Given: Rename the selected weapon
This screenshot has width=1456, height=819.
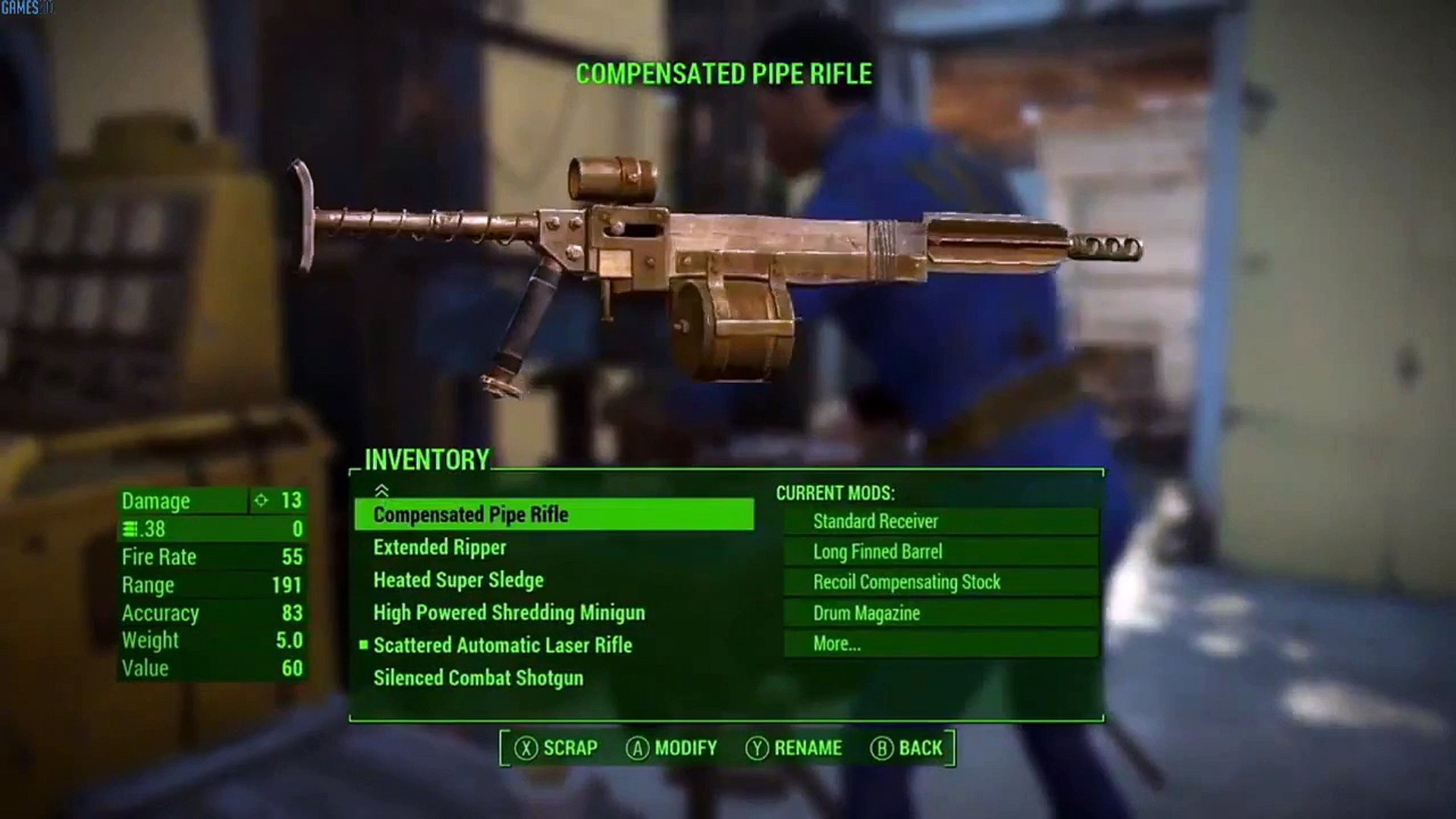Looking at the screenshot, I should [794, 748].
